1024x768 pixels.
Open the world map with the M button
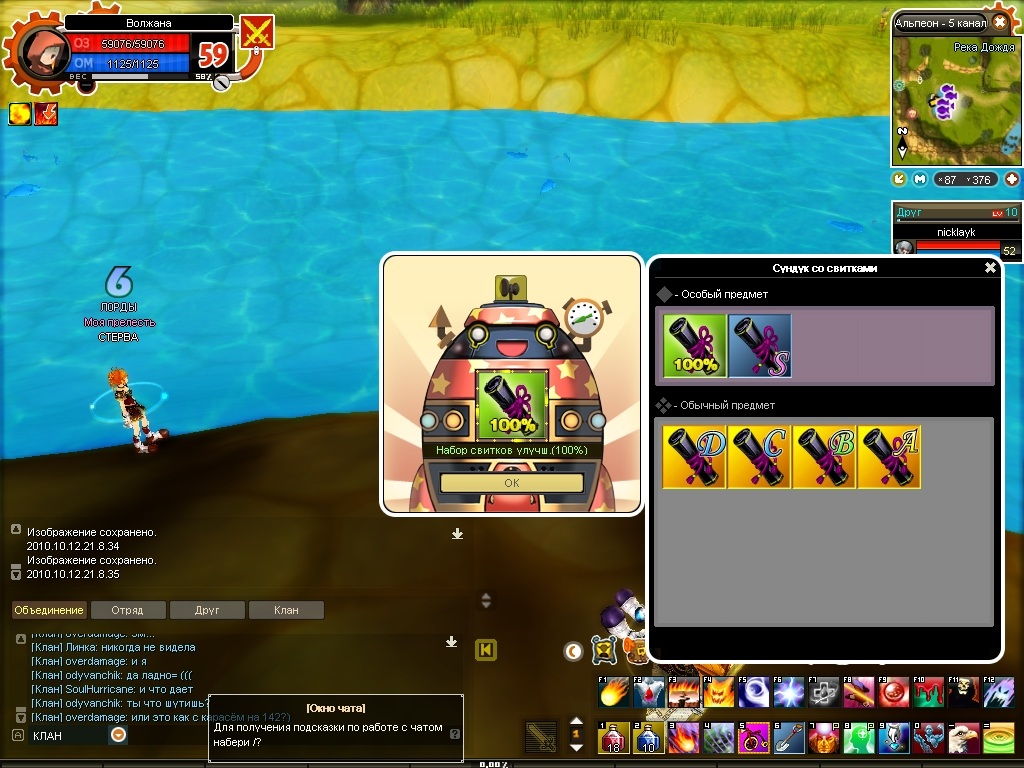pyautogui.click(x=921, y=179)
